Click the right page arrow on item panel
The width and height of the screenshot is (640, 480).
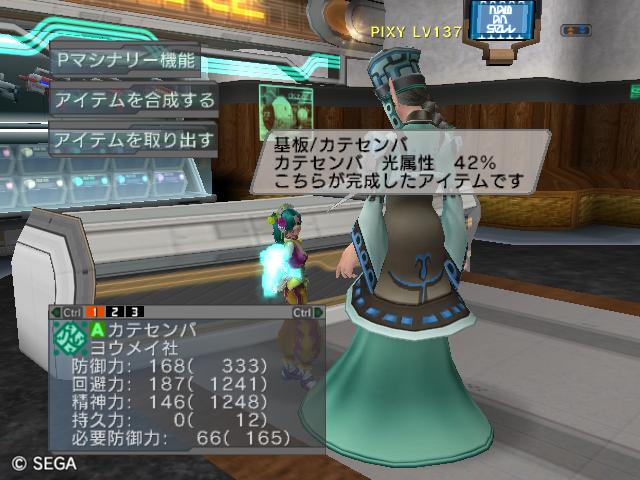point(319,312)
